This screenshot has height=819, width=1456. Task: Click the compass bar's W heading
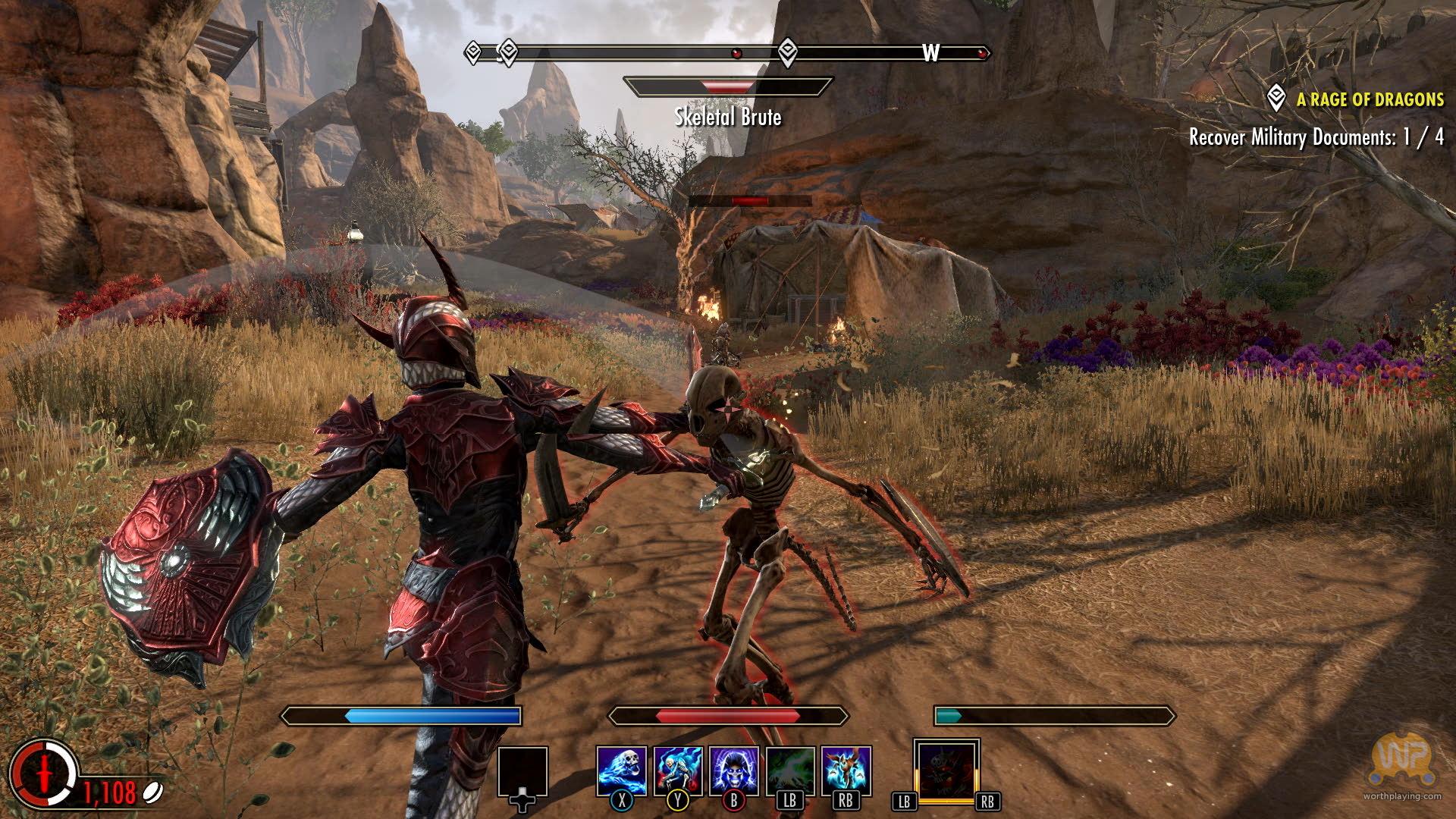pos(930,52)
